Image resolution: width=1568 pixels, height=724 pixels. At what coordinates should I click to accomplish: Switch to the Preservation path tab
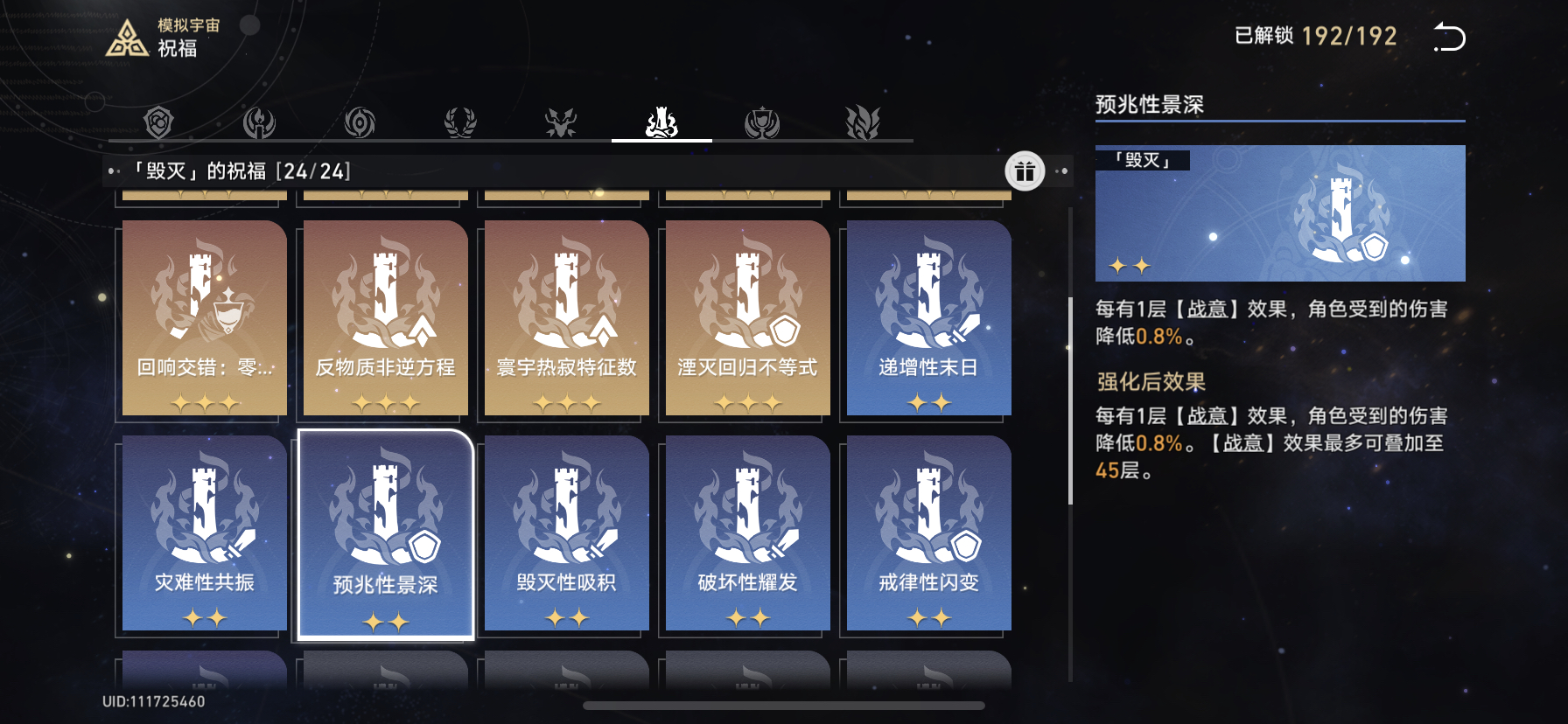(158, 122)
